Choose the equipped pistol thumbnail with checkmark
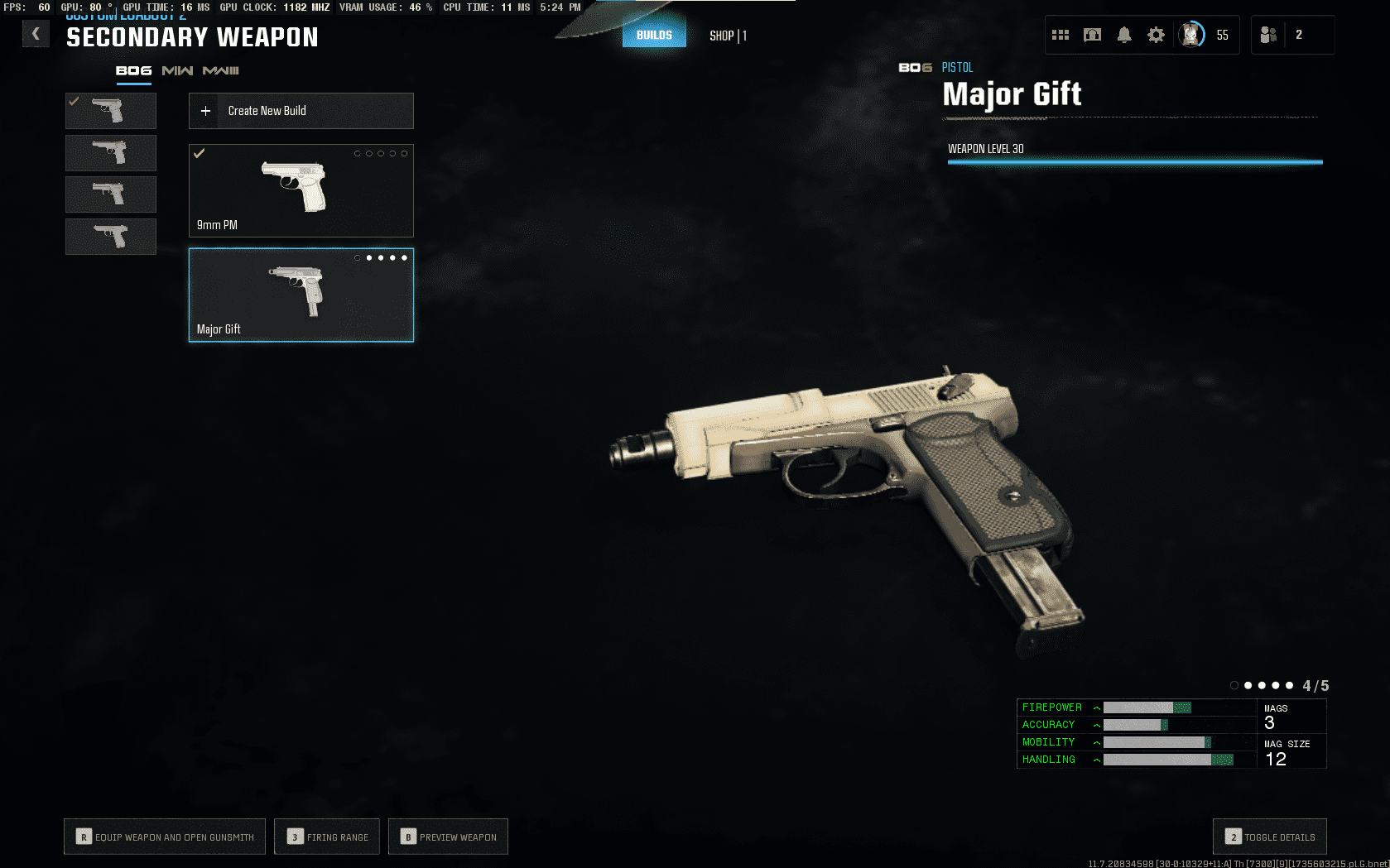 coord(111,110)
